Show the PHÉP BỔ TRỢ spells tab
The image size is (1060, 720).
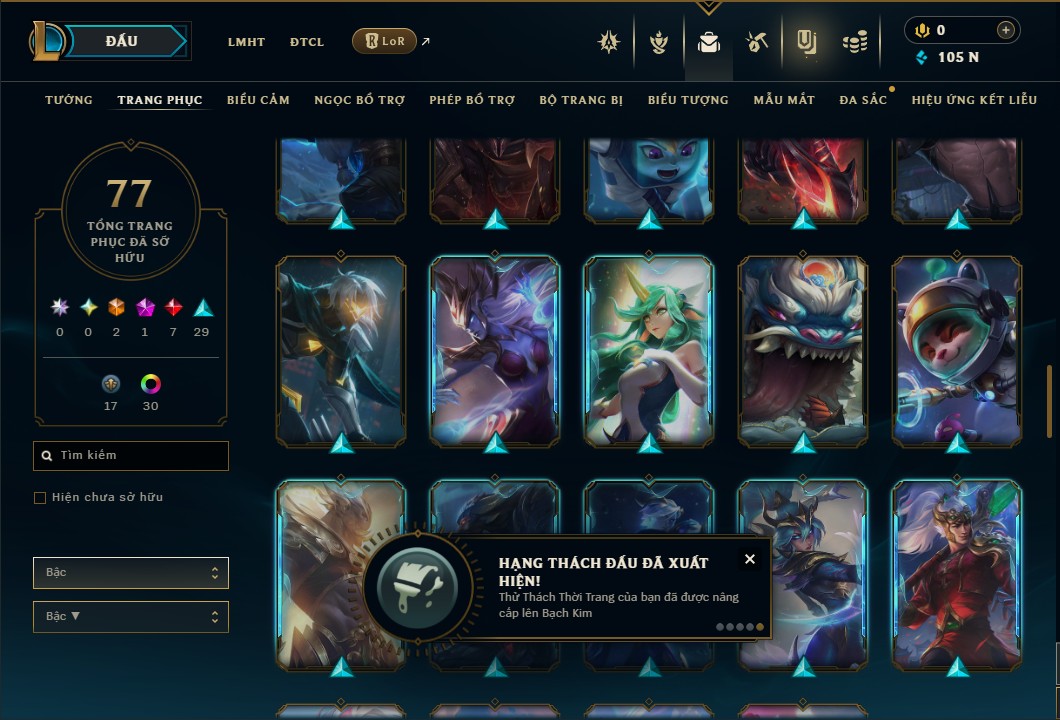472,100
